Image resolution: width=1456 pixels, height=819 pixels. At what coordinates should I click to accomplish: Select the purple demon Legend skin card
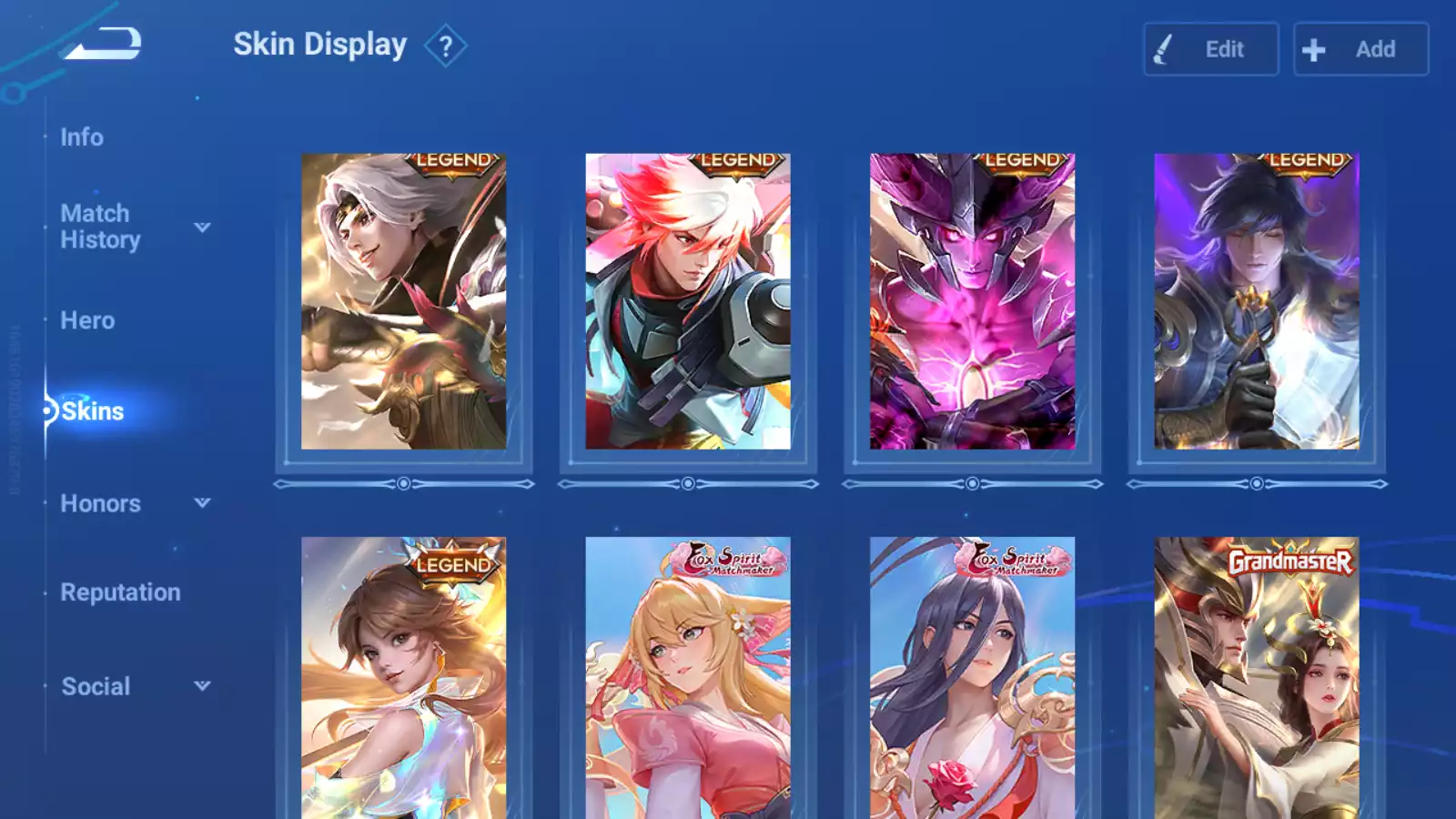click(972, 301)
